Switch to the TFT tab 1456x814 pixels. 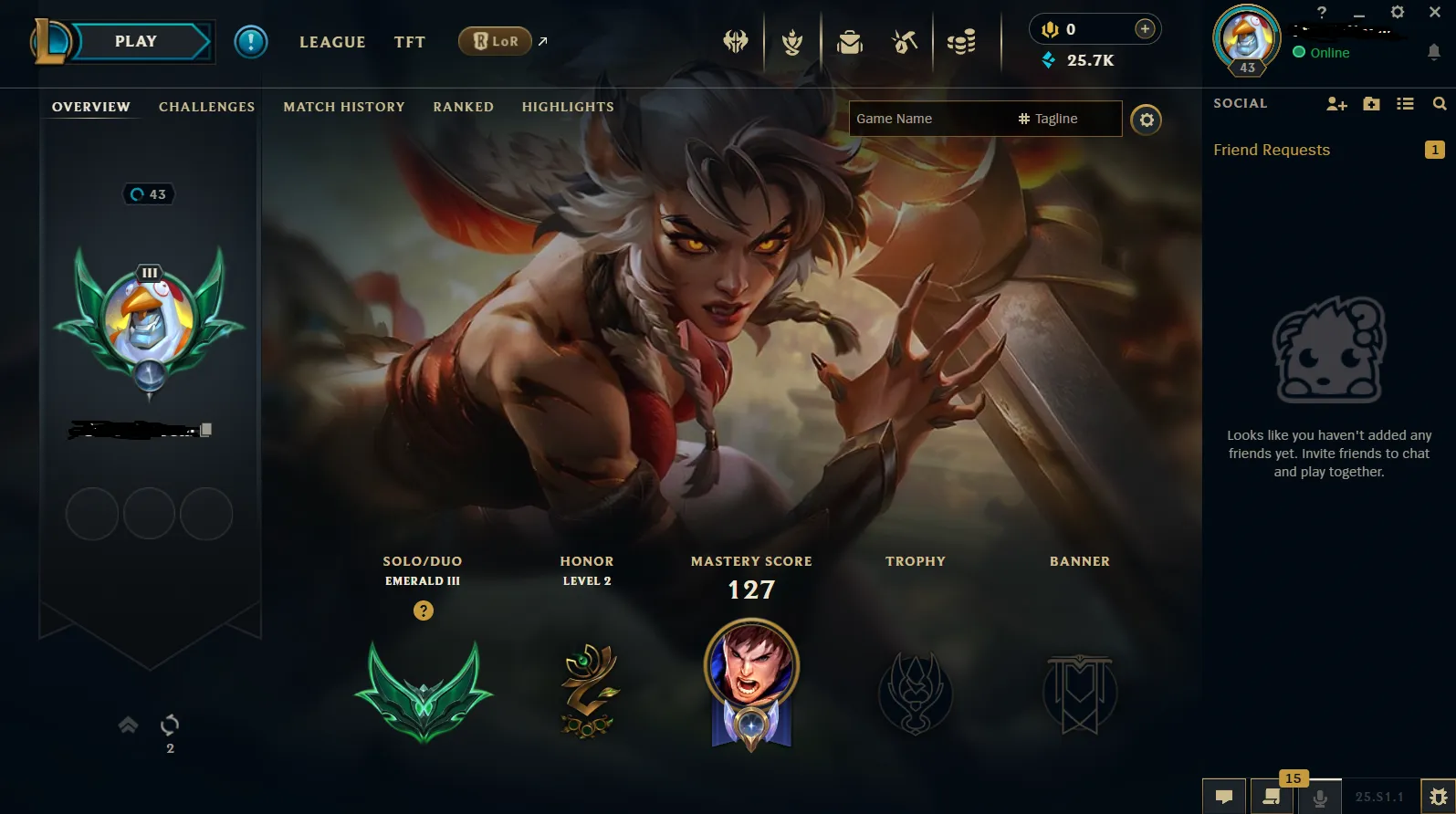pyautogui.click(x=409, y=41)
